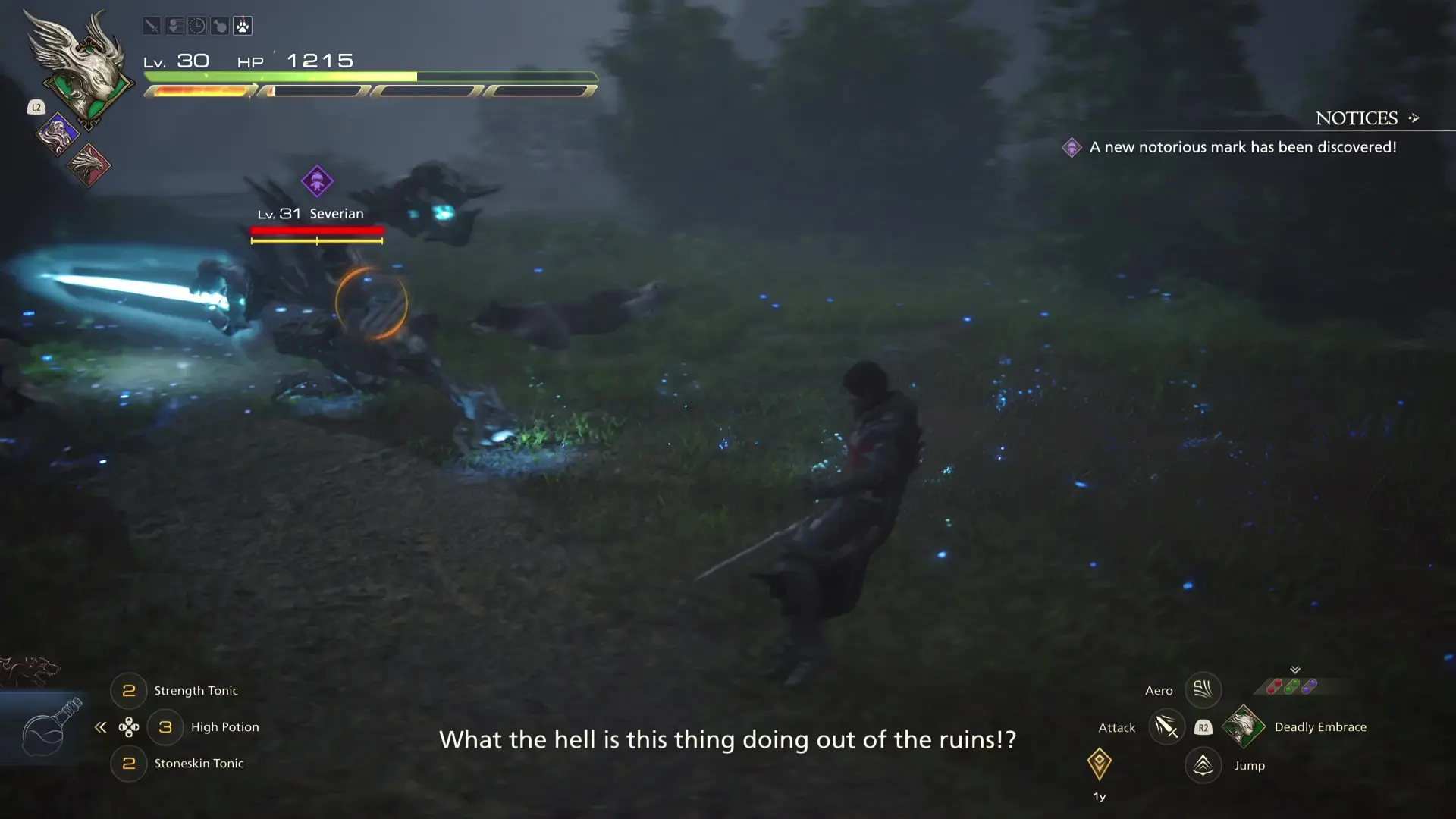1456x819 pixels.
Task: Click Severian's red health bar
Action: click(316, 231)
